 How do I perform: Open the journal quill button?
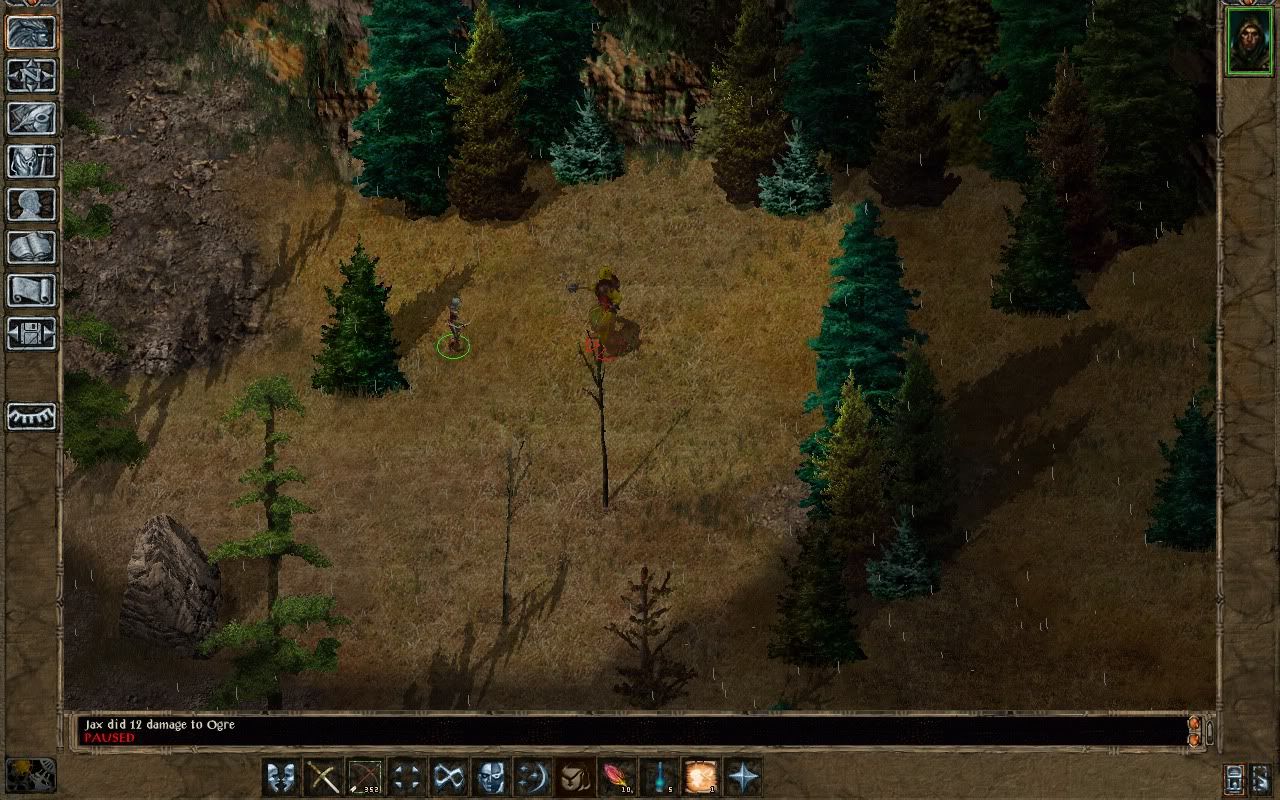pos(32,119)
